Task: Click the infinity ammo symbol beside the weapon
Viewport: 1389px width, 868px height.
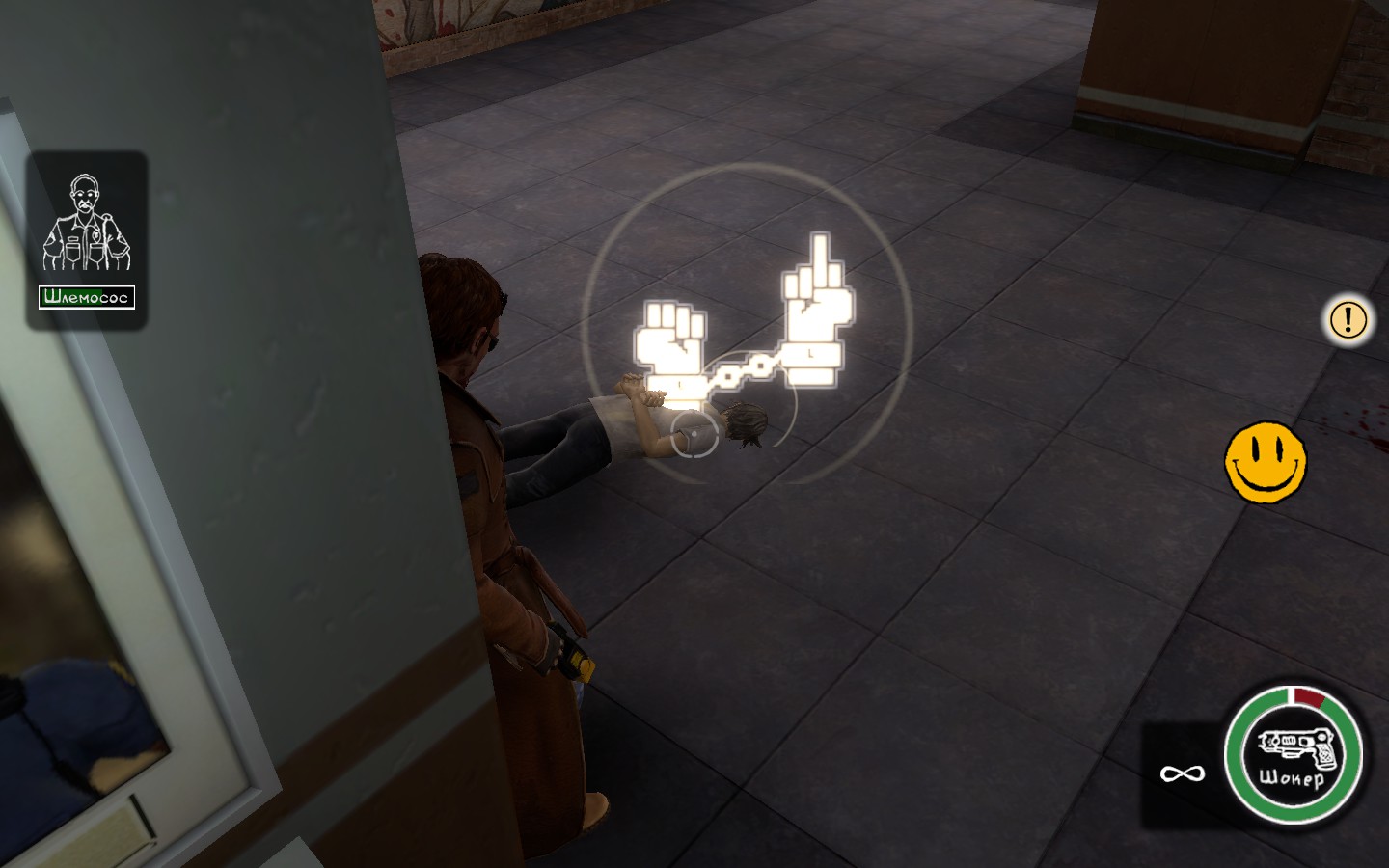Action: click(x=1181, y=772)
